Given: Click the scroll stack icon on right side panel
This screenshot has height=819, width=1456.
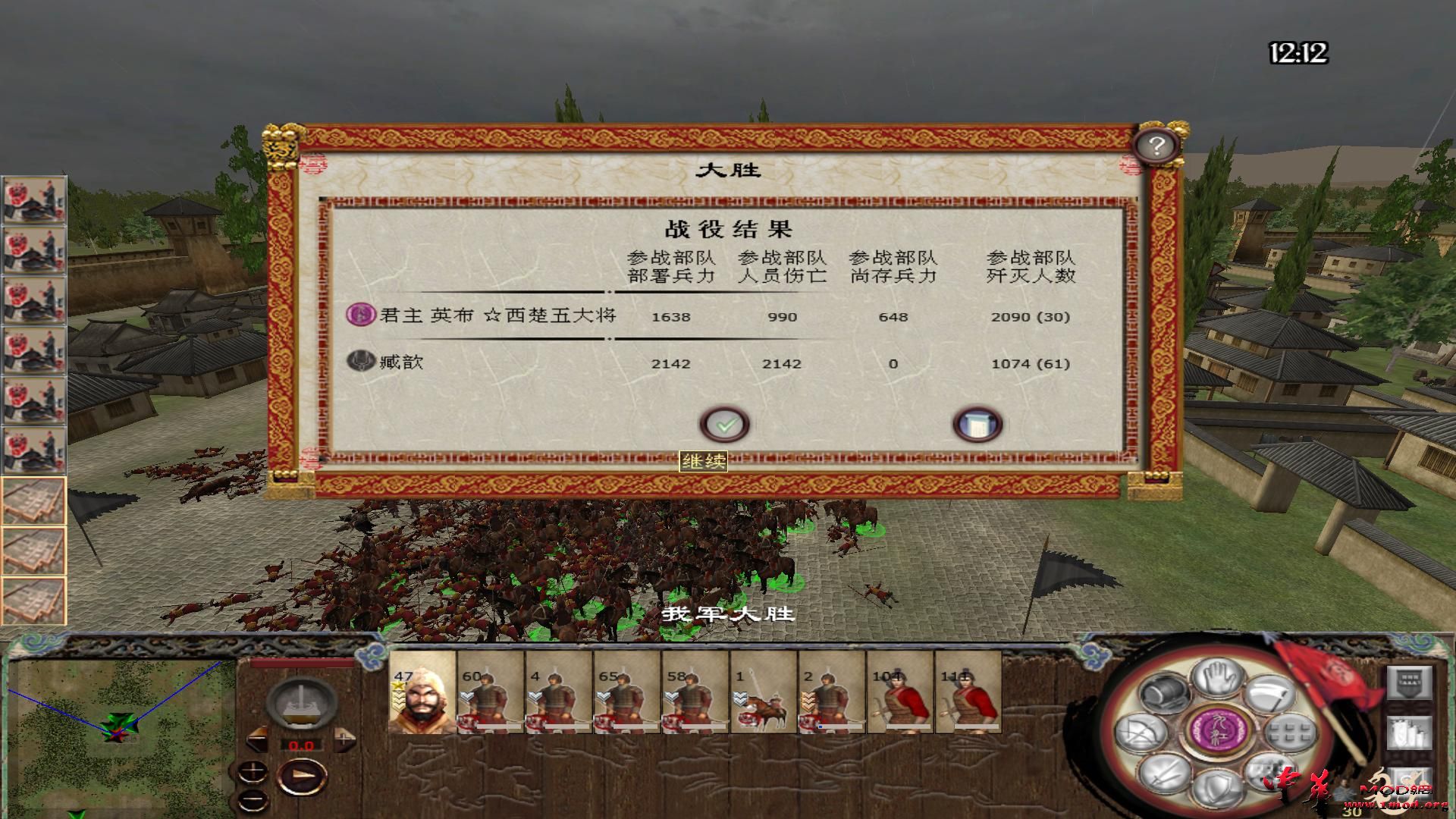Looking at the screenshot, I should pos(1408,733).
